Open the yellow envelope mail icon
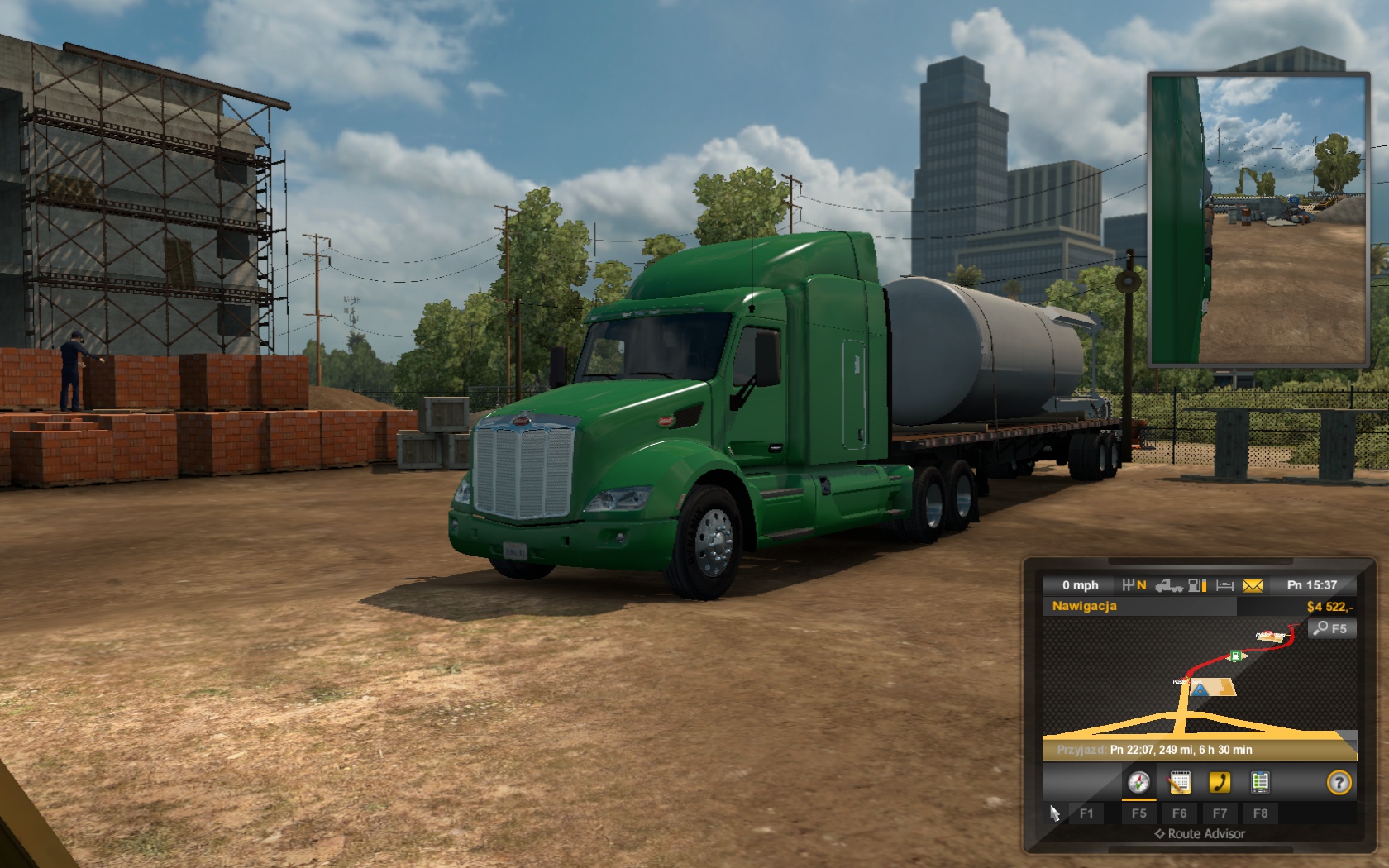This screenshot has width=1389, height=868. coord(1253,585)
